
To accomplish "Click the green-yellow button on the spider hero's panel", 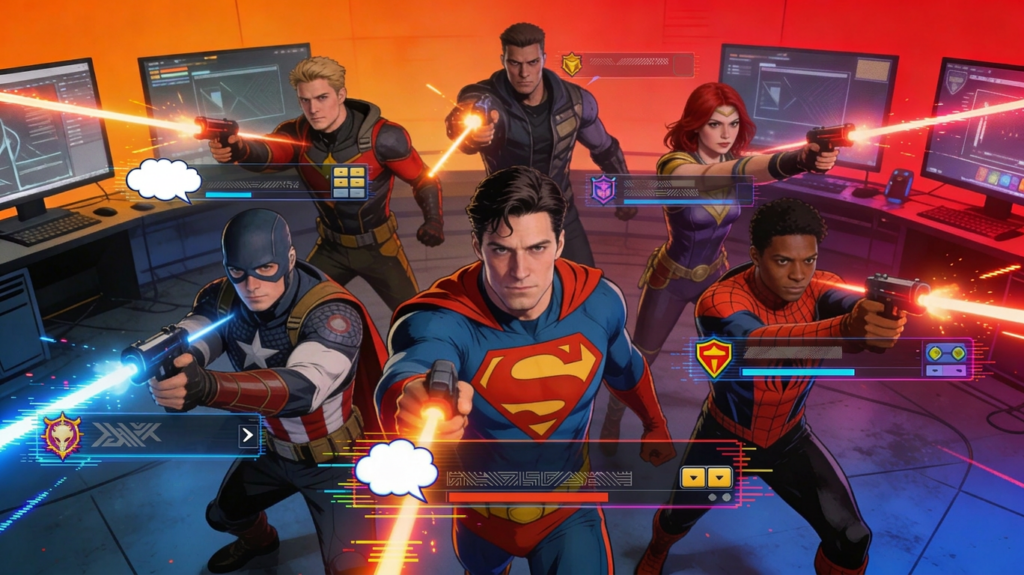I will [946, 358].
